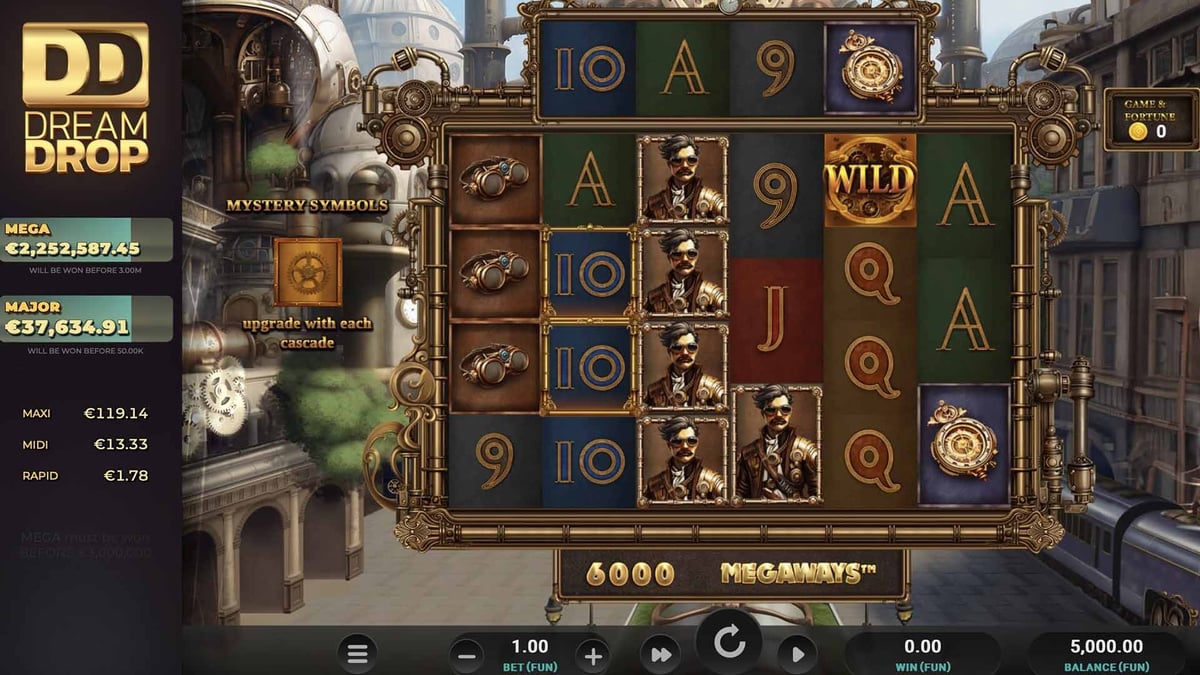
Task: Decrease the bet with minus button
Action: pyautogui.click(x=467, y=656)
